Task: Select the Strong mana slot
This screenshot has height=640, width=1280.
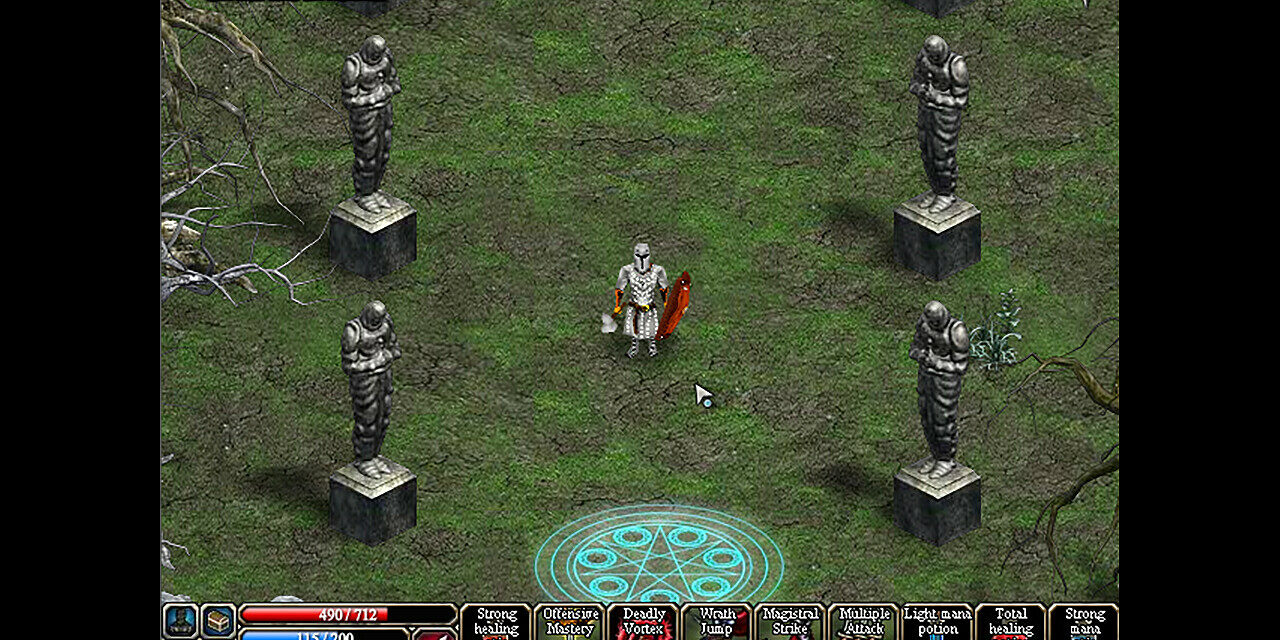Action: coord(1084,622)
